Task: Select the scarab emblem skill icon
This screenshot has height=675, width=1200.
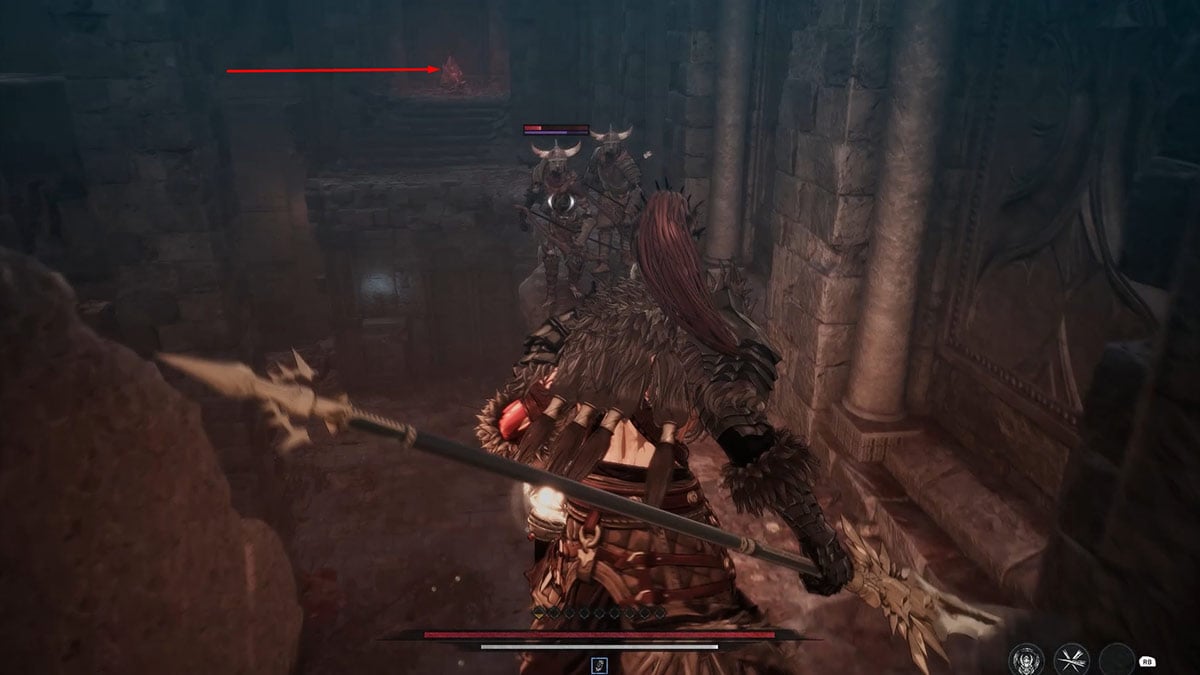Action: click(x=1025, y=659)
